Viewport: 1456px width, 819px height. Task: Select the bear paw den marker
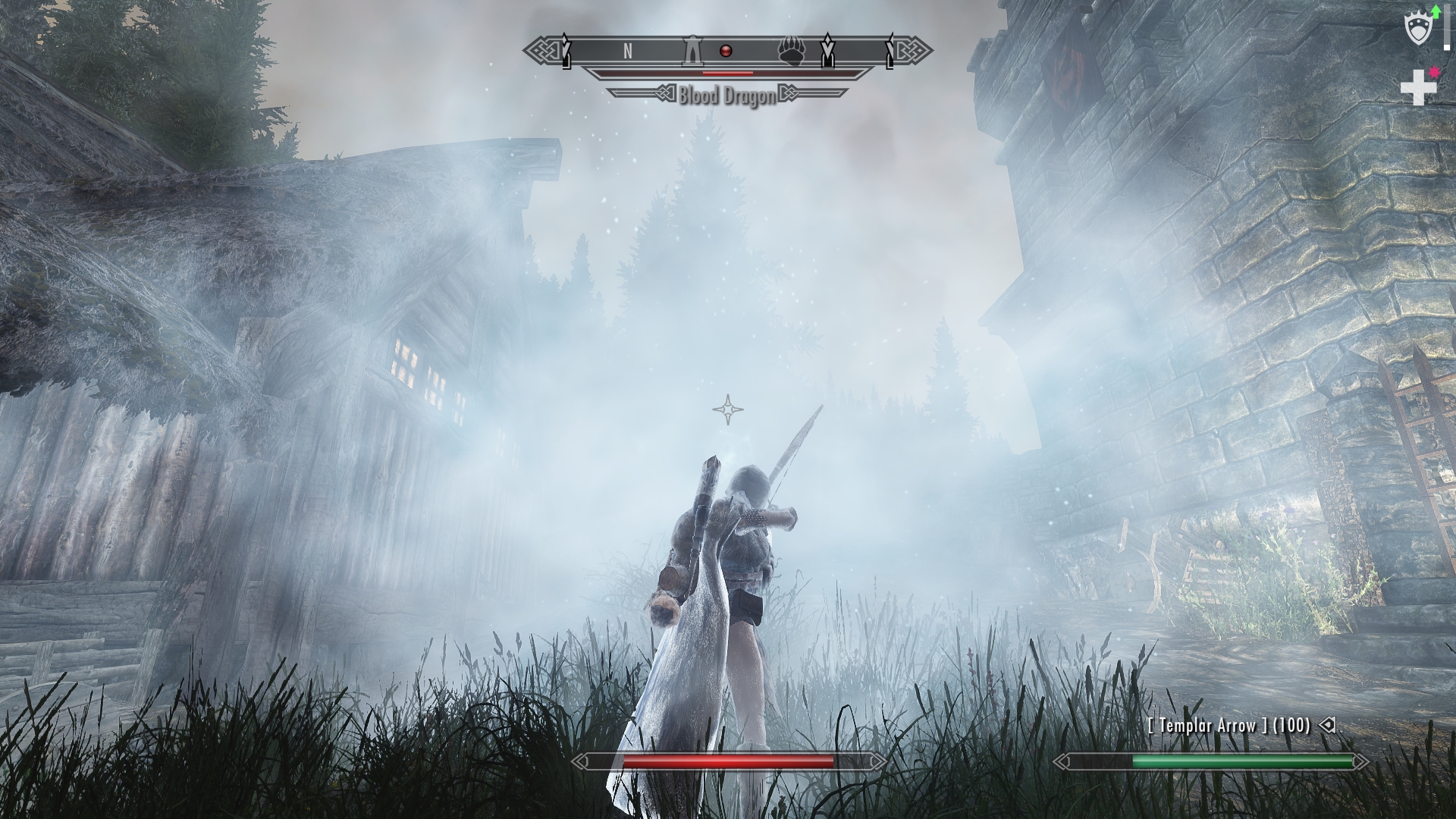(x=791, y=52)
